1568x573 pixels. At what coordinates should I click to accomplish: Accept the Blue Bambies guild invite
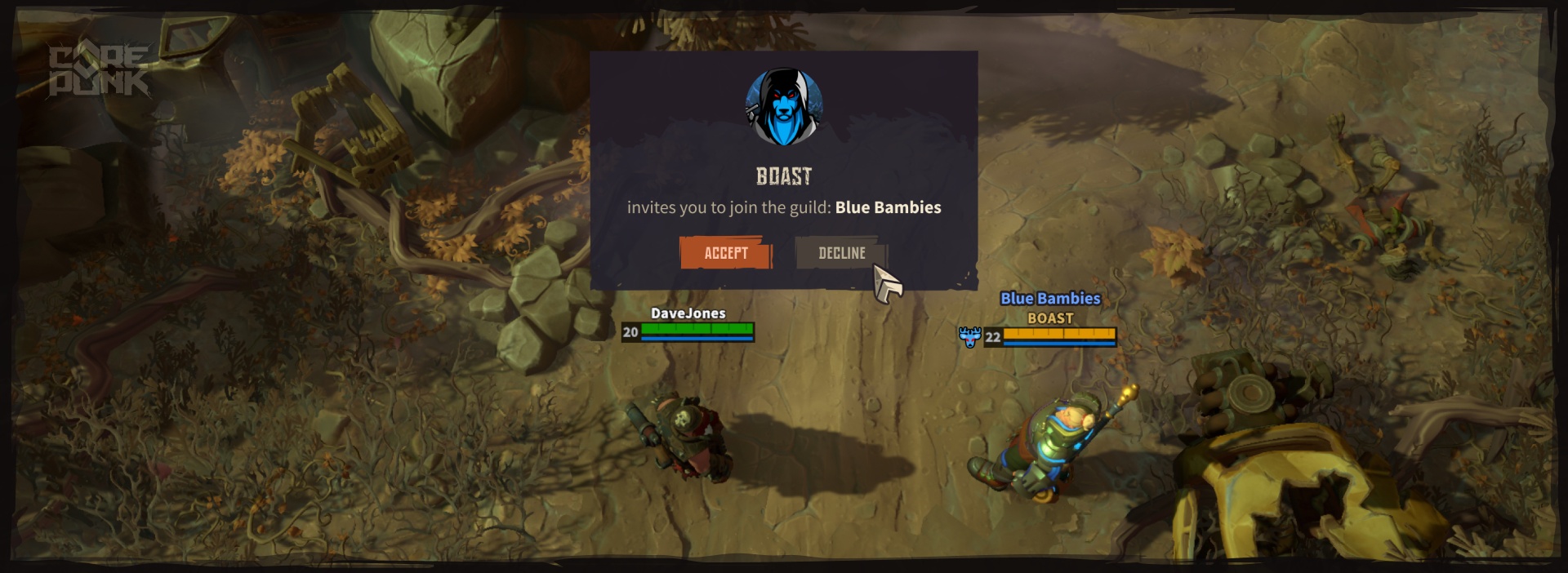(725, 253)
